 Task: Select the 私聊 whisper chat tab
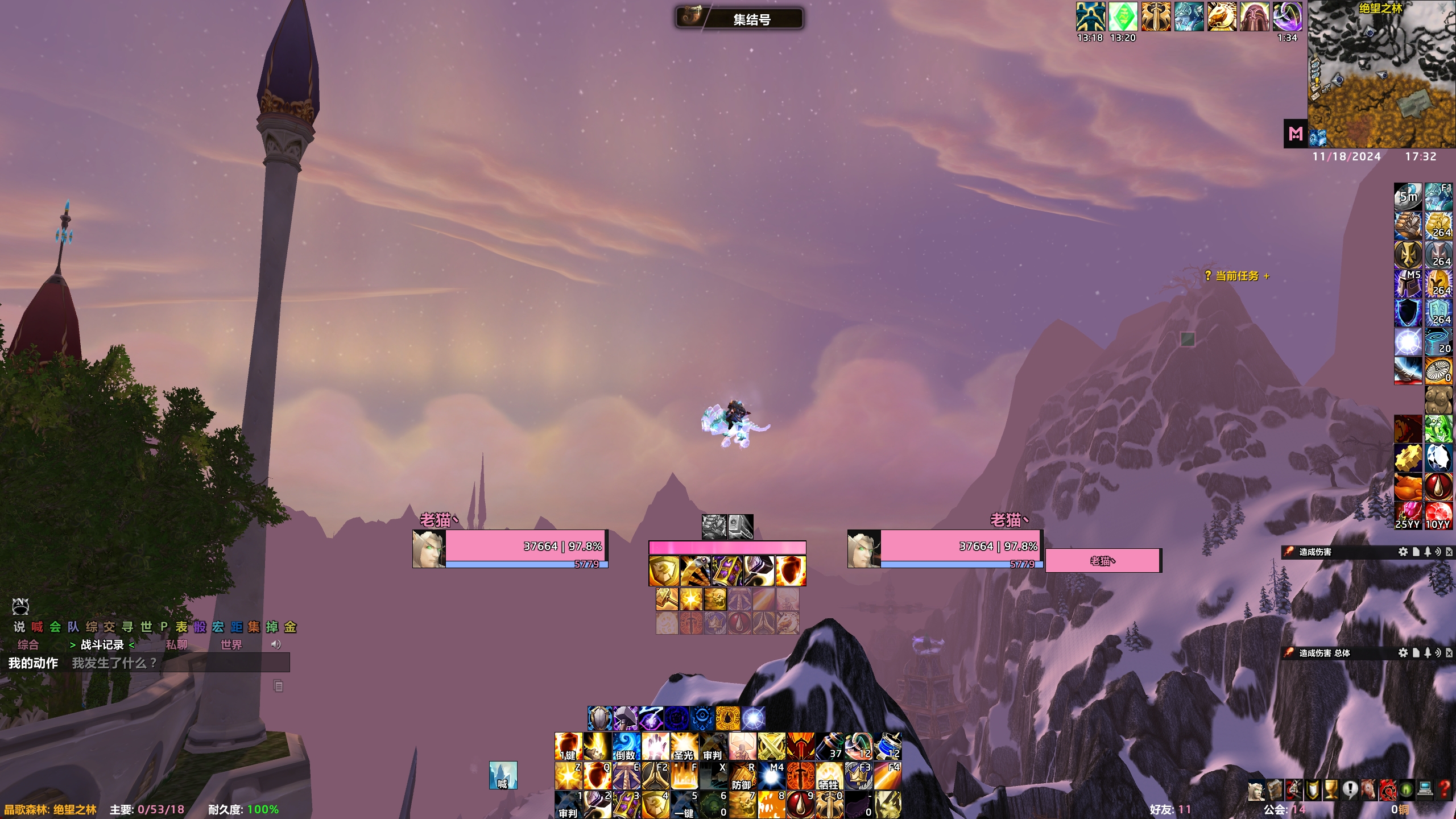(x=176, y=644)
